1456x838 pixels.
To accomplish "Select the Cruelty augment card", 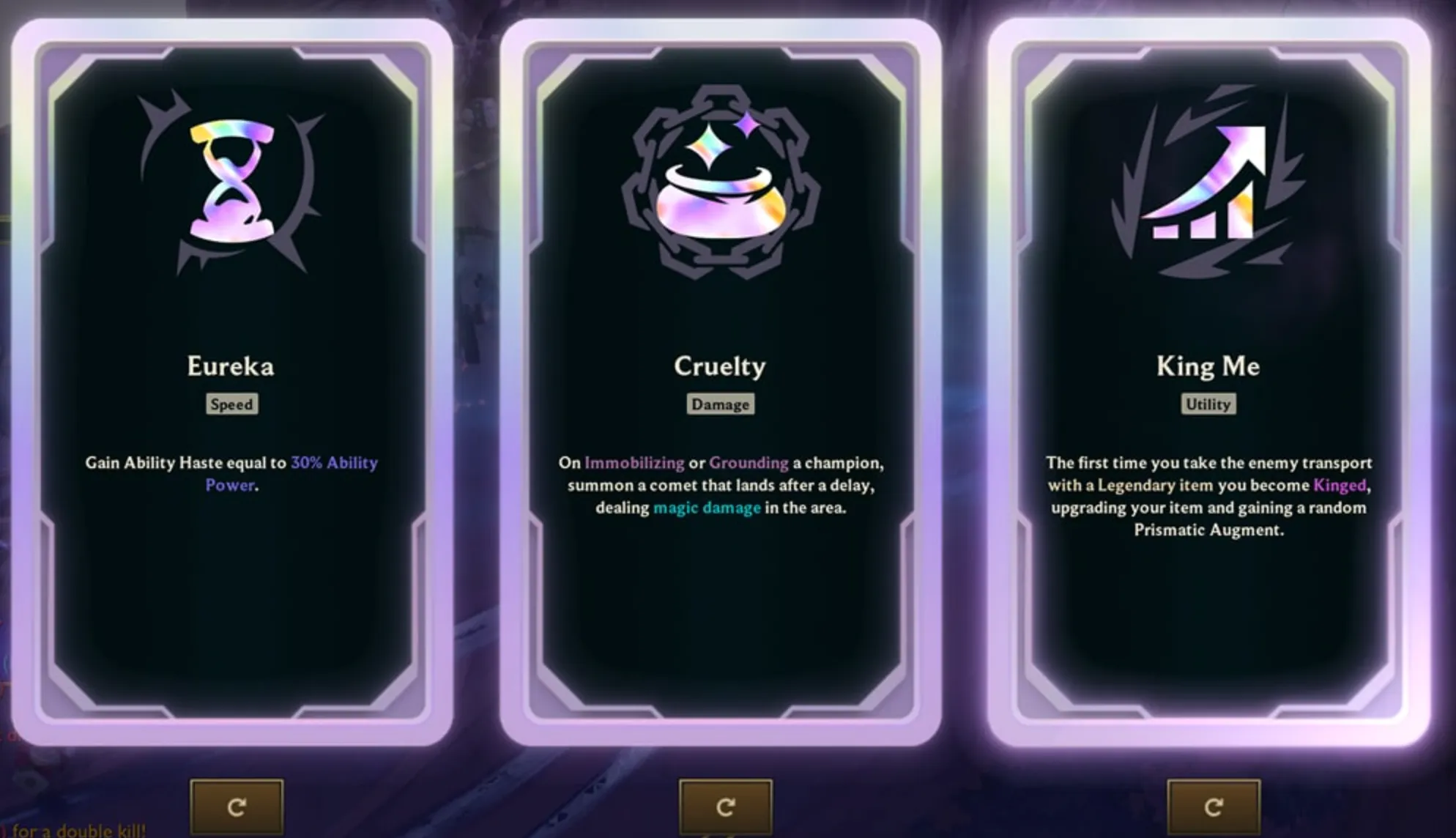I will point(720,623).
